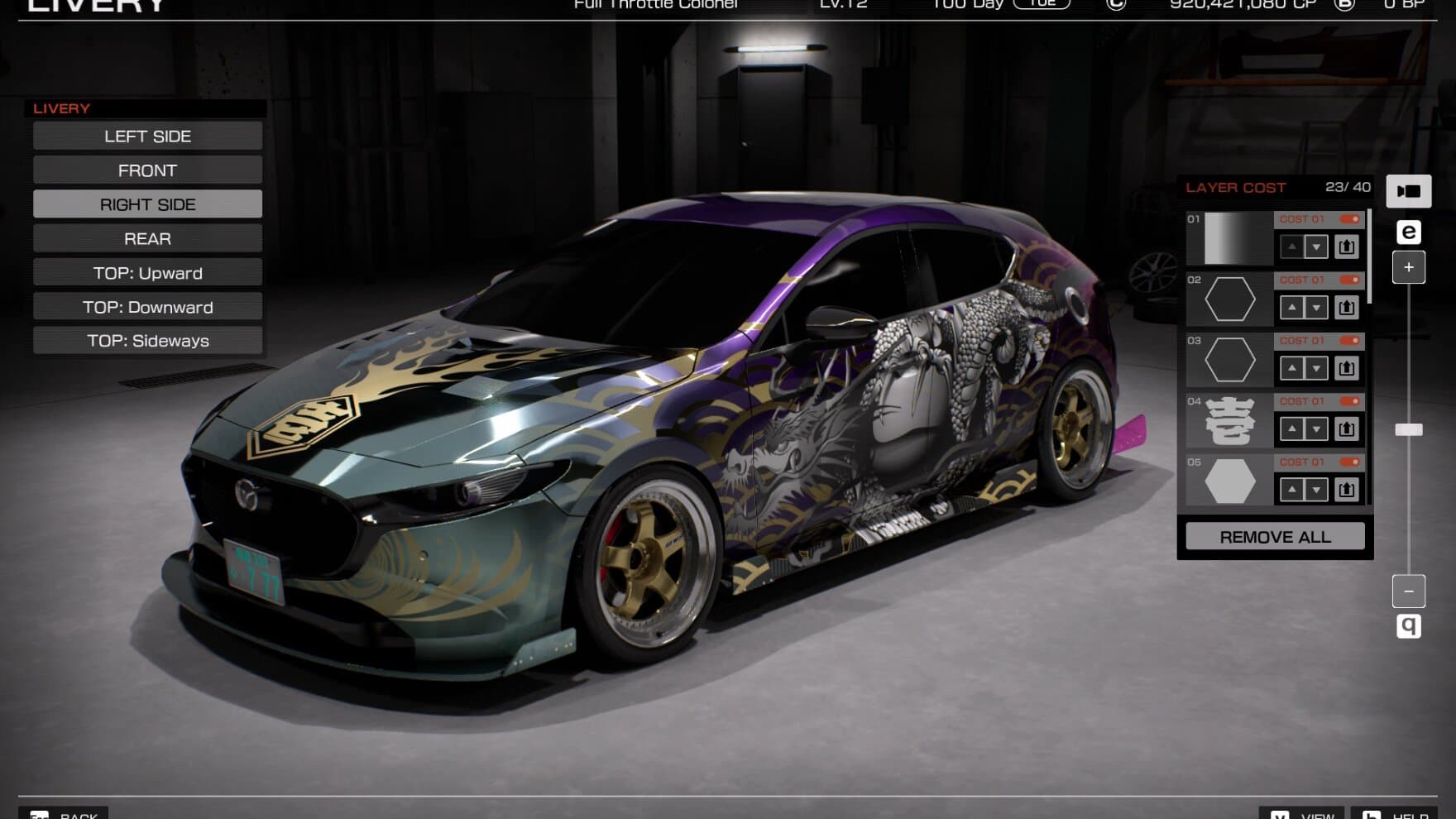Viewport: 1456px width, 819px height.
Task: Turn off layer 03's COST toggle
Action: (x=1348, y=340)
